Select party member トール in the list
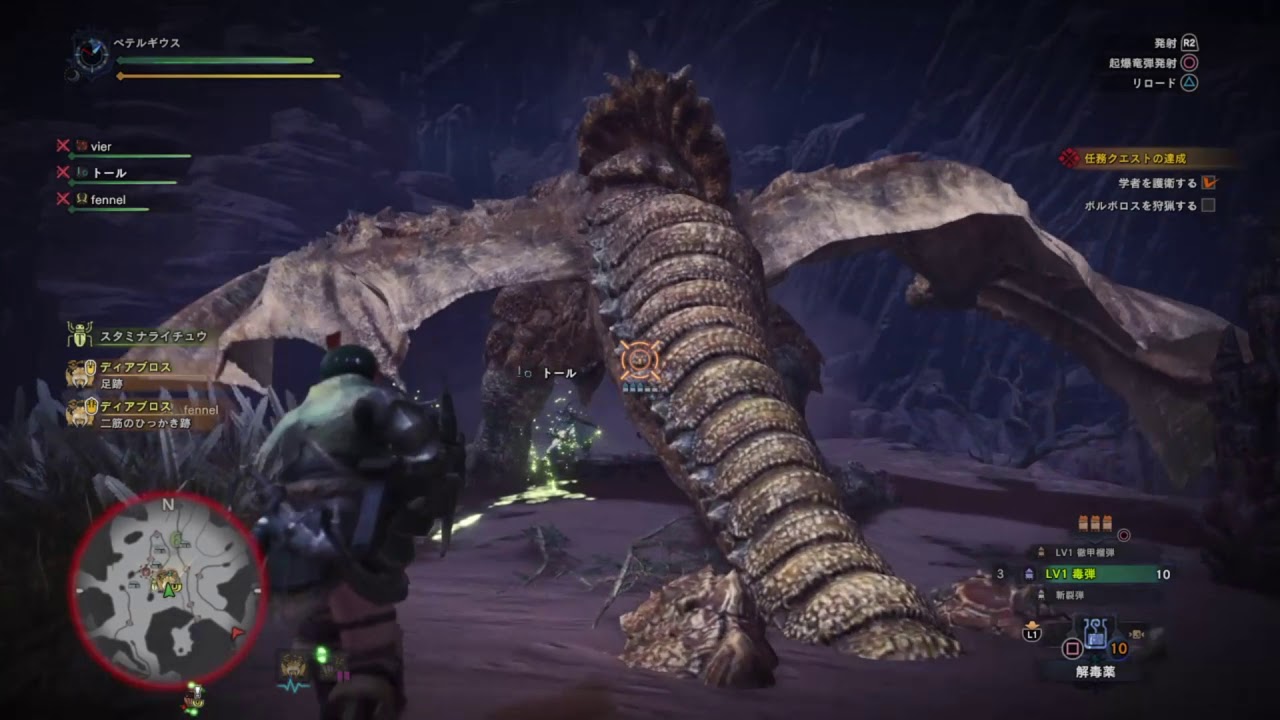Screen dimensions: 1280x720 (x=108, y=173)
